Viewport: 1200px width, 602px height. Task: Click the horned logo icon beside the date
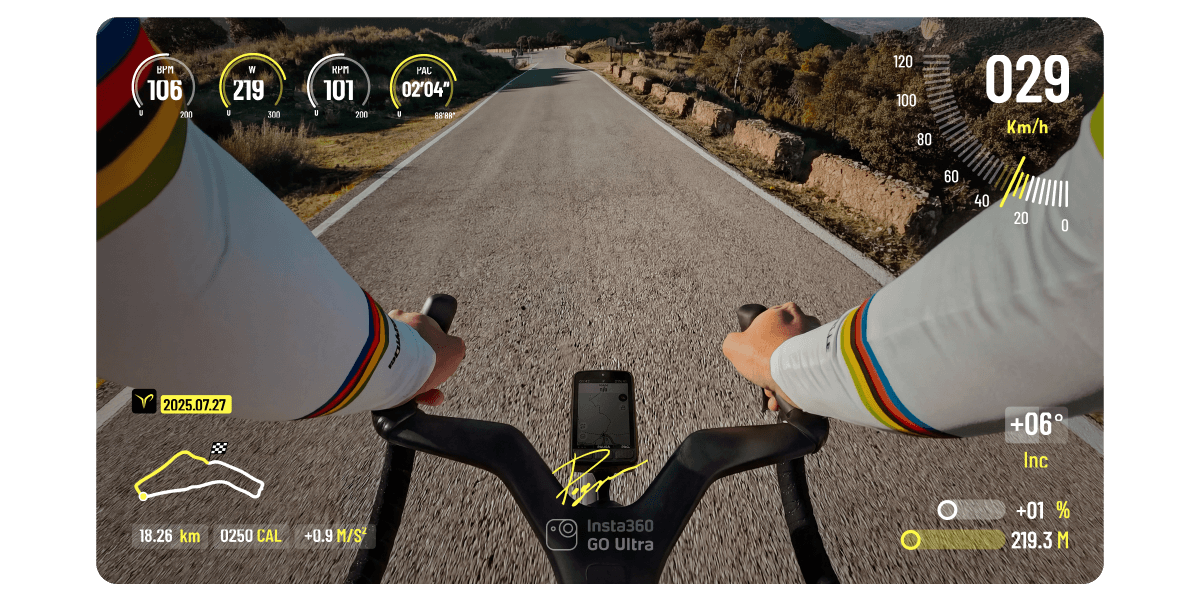(144, 402)
